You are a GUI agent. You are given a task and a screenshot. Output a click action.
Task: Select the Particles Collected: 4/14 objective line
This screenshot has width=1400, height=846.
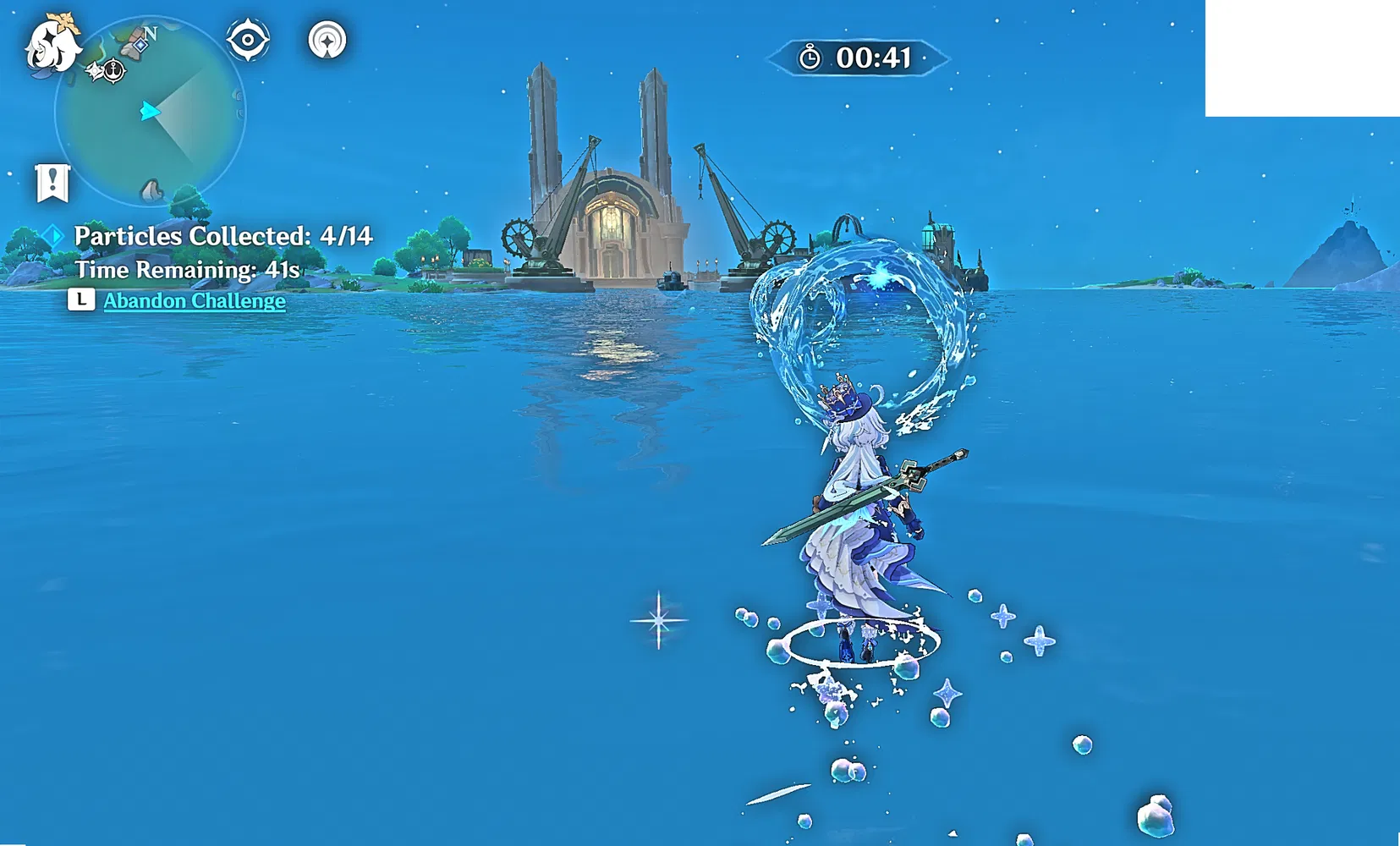(x=224, y=237)
